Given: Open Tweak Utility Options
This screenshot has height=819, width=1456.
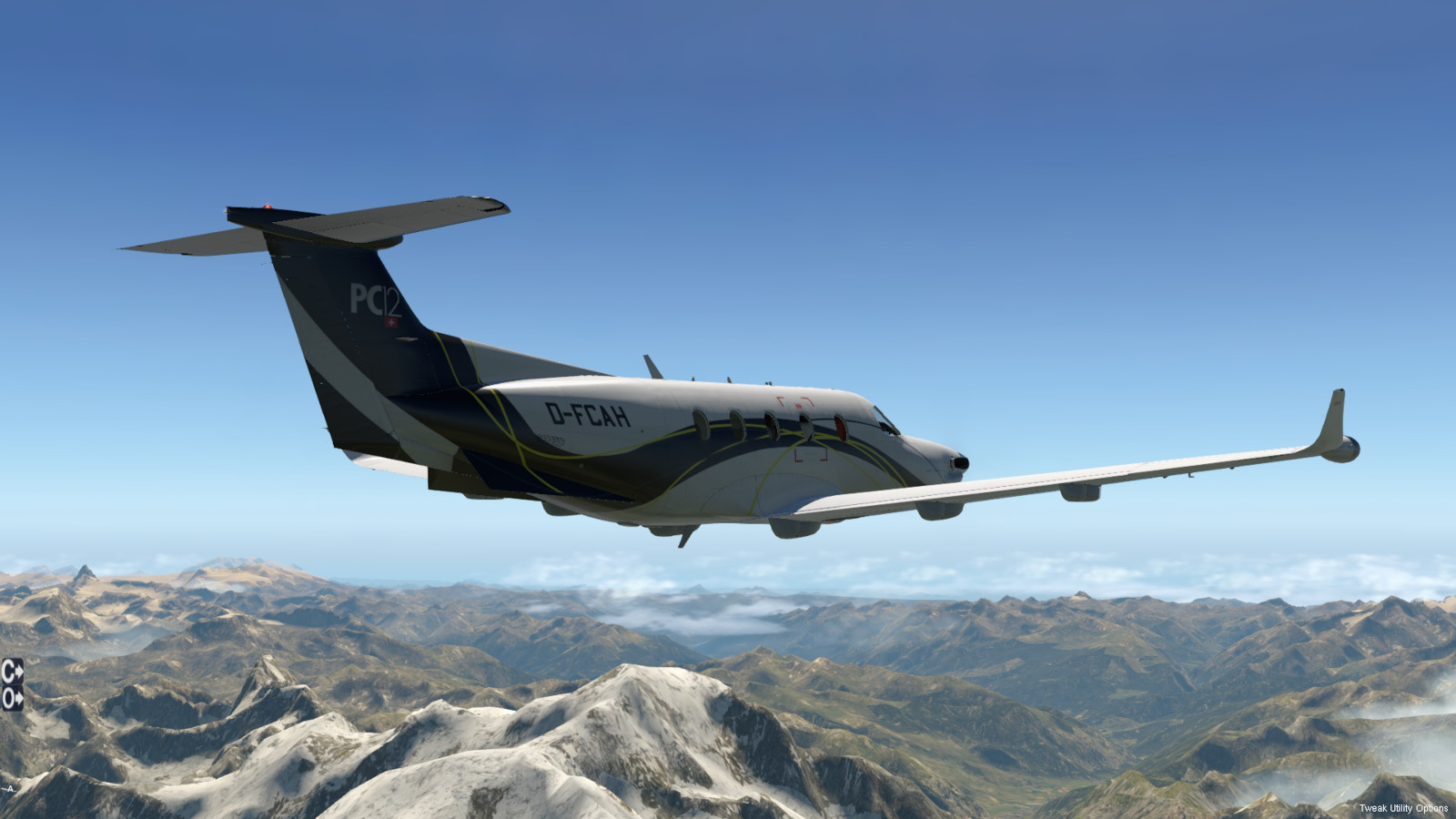Looking at the screenshot, I should 1403,808.
